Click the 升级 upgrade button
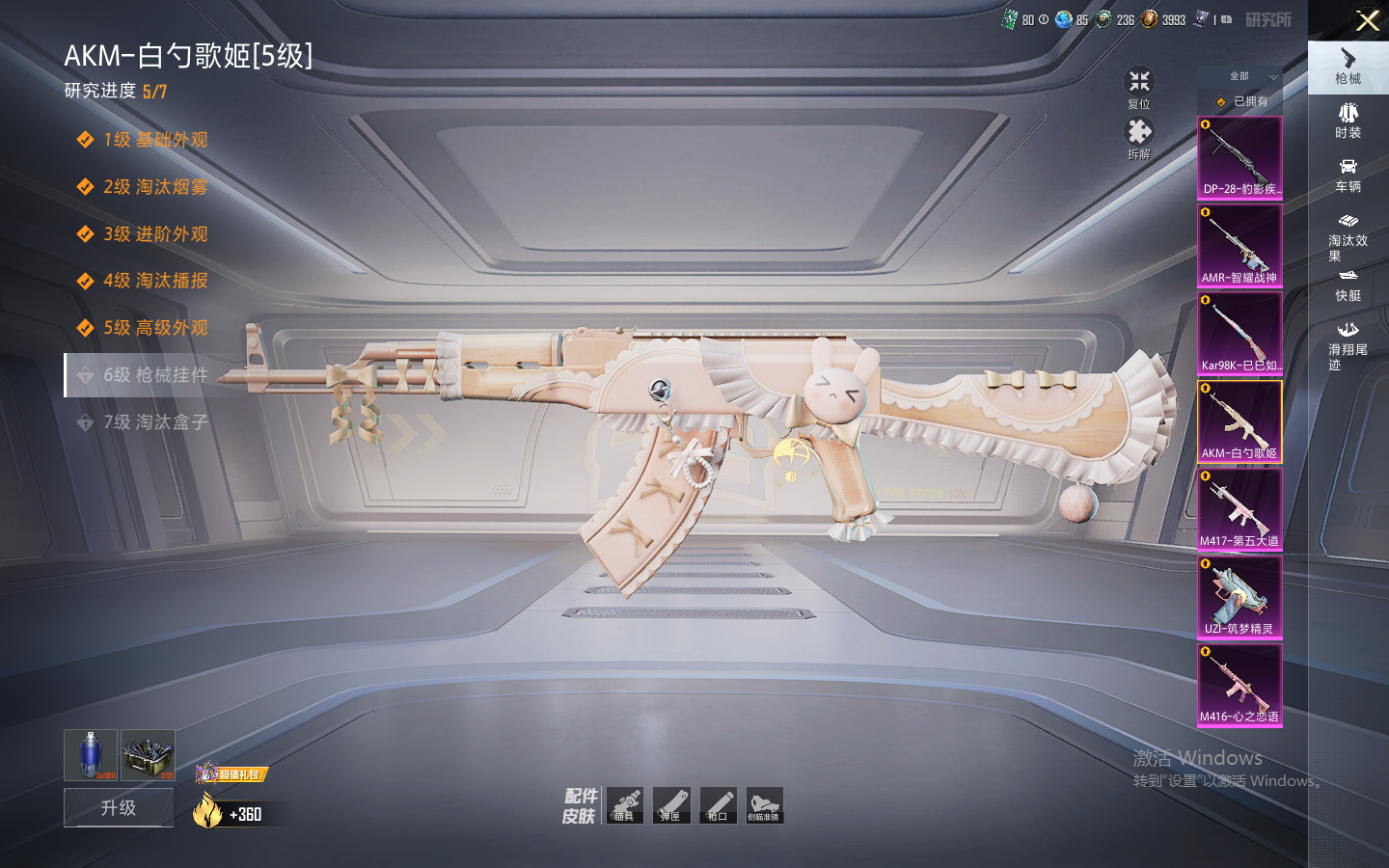Viewport: 1389px width, 868px height. tap(119, 807)
